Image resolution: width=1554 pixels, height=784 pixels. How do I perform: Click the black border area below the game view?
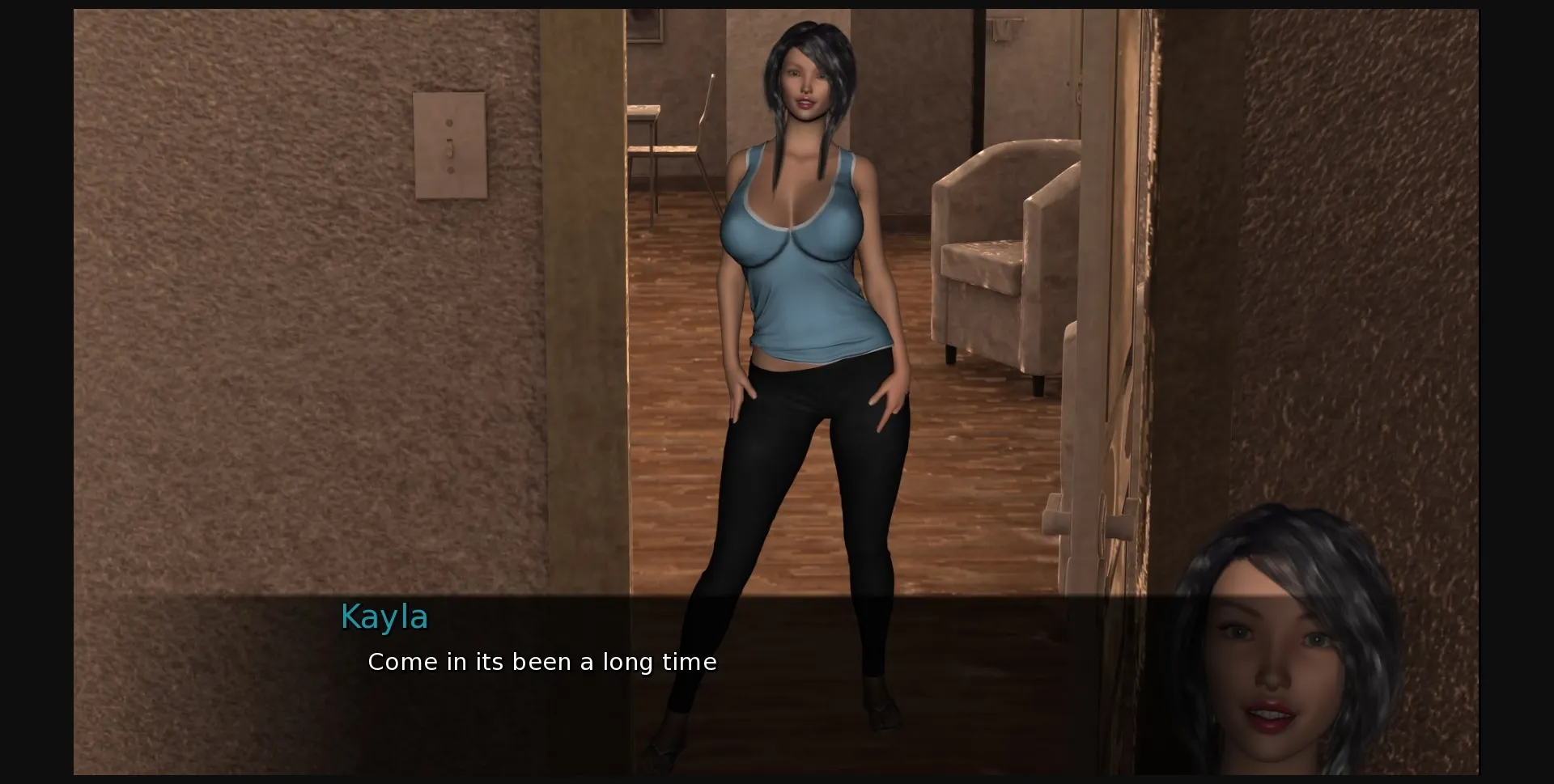777,778
